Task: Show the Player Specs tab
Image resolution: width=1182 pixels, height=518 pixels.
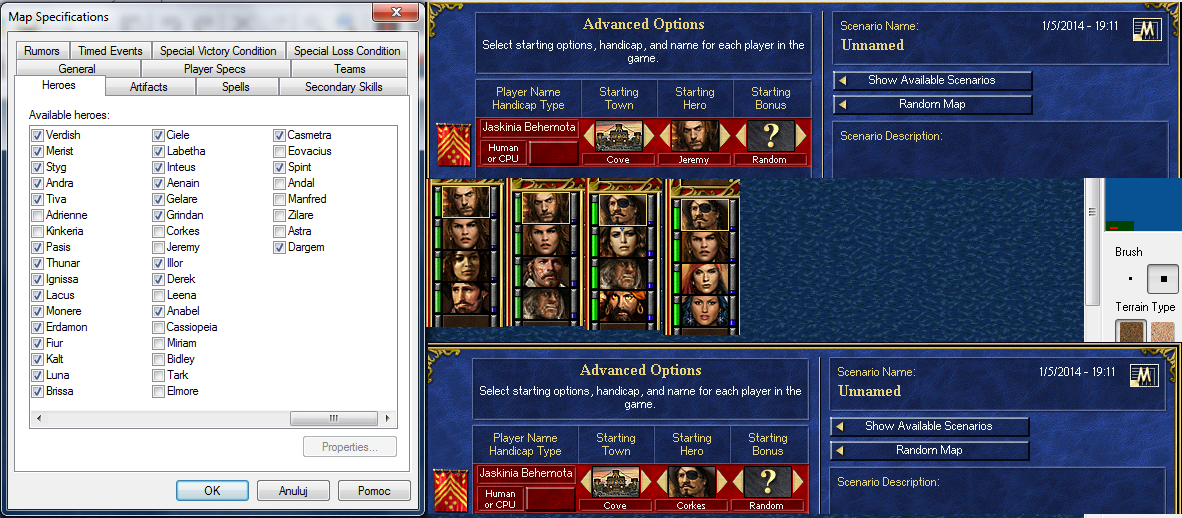Action: pyautogui.click(x=214, y=69)
